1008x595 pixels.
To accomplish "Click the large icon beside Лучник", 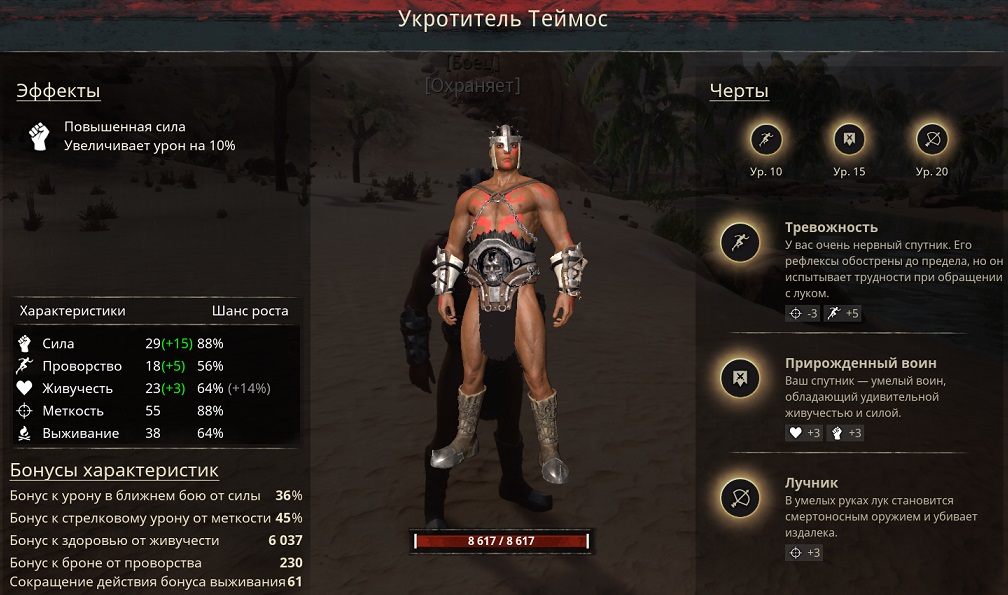I will [741, 498].
